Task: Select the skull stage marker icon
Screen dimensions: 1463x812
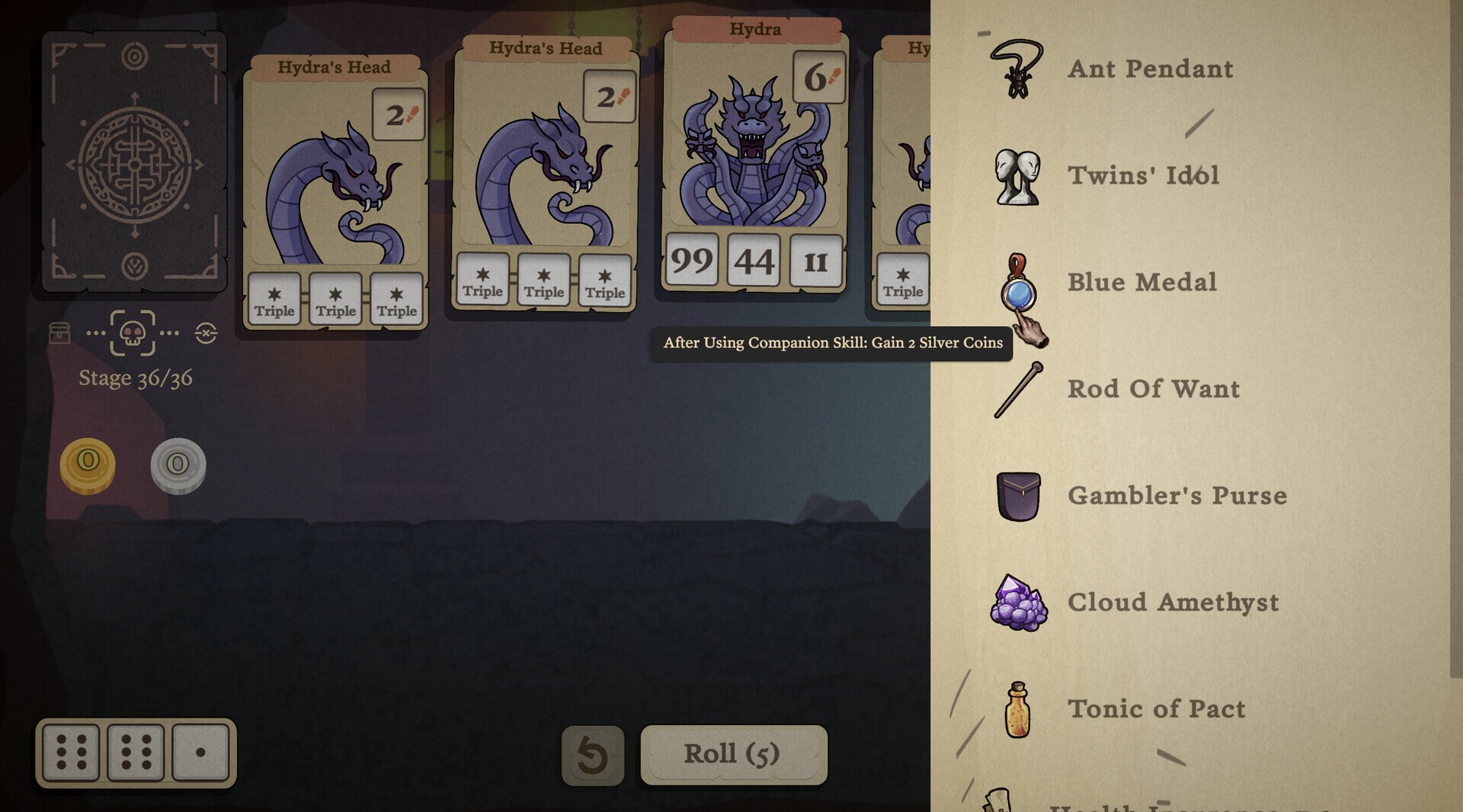Action: [131, 334]
